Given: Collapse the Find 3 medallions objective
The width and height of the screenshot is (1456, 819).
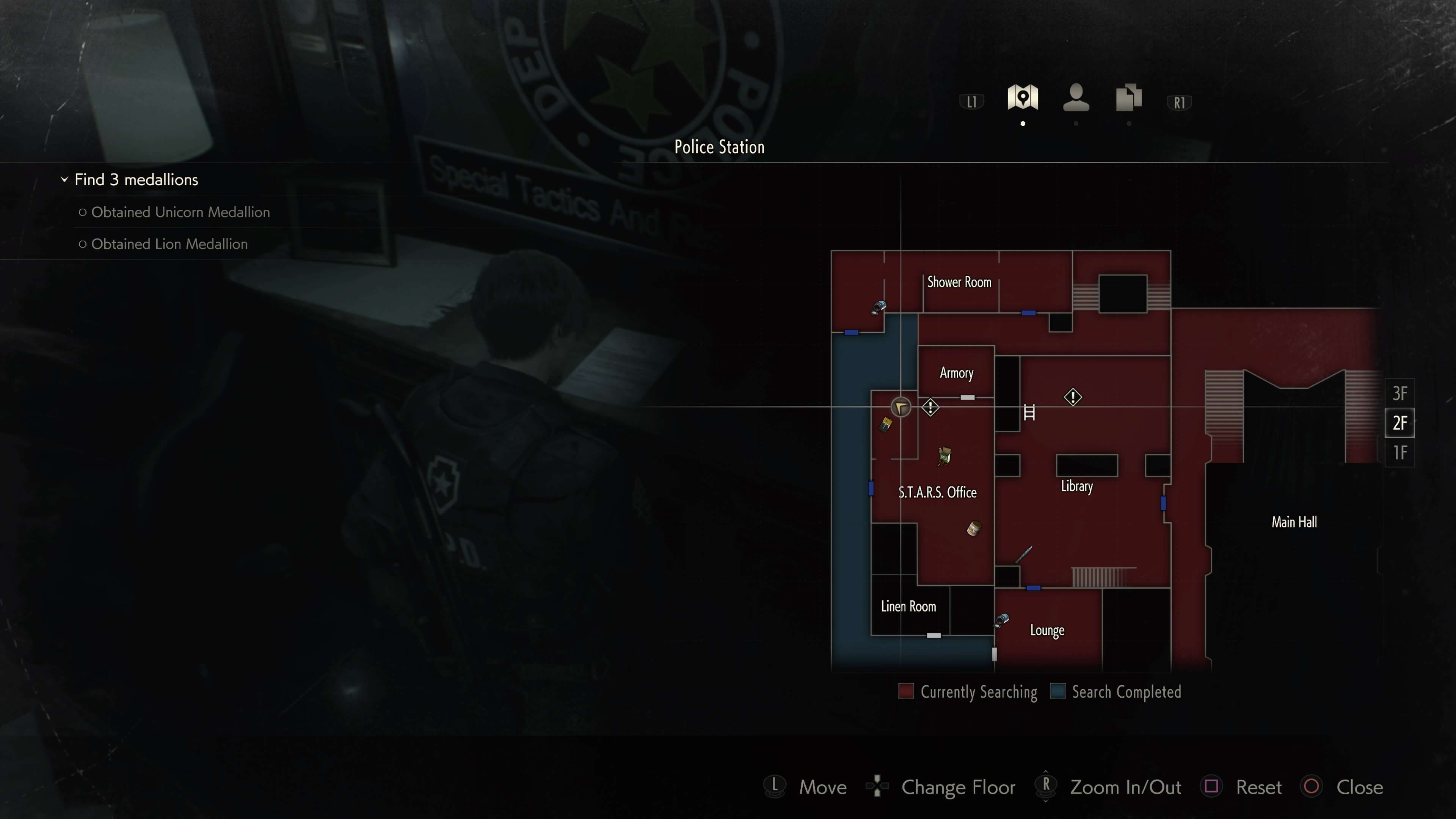Looking at the screenshot, I should click(x=64, y=180).
